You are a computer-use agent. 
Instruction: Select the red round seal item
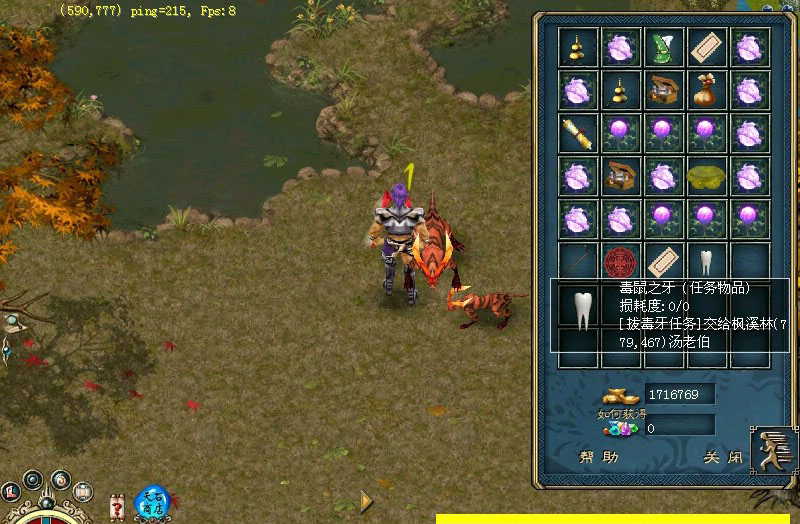pos(620,262)
